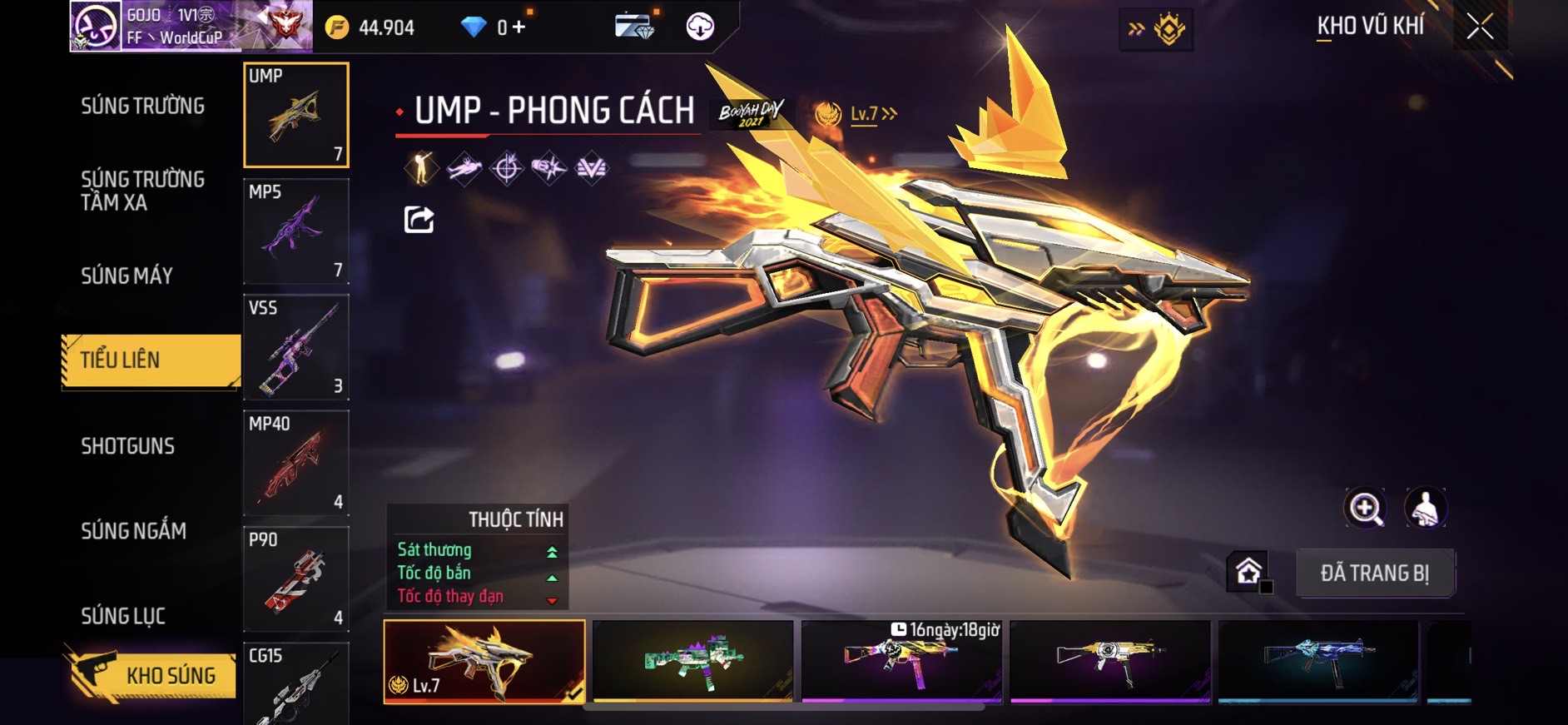Switch to the Súng Ngắm category
Image resolution: width=1568 pixels, height=725 pixels.
(133, 531)
